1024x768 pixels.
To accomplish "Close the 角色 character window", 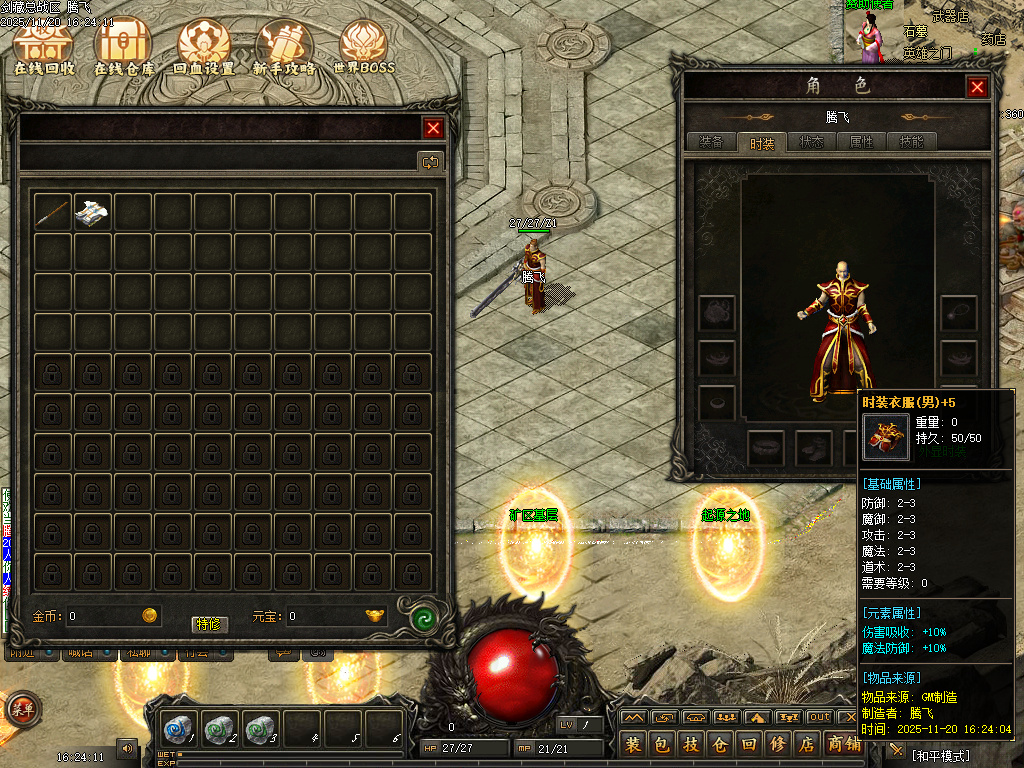I will (977, 87).
